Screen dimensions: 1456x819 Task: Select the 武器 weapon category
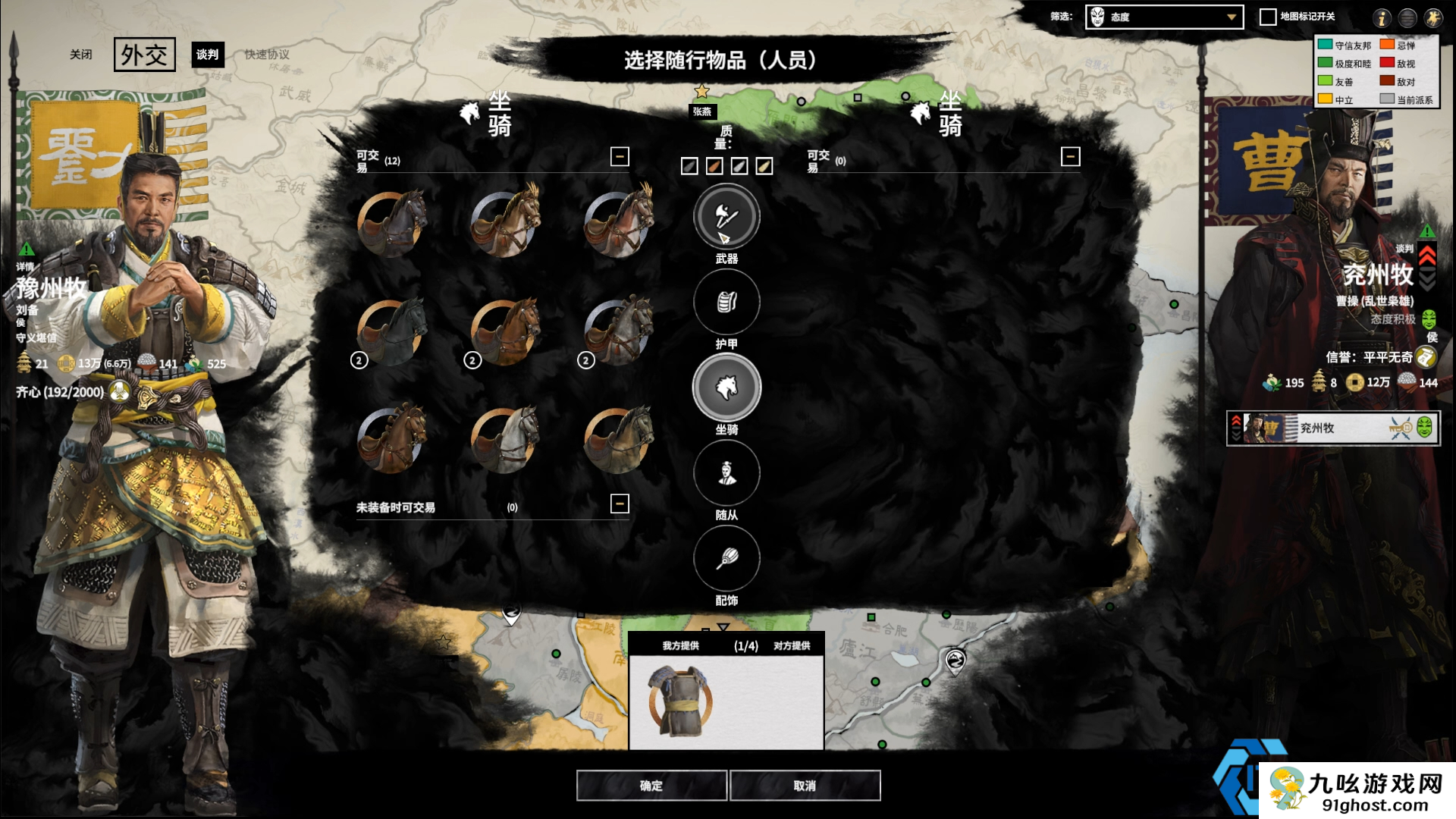click(726, 218)
